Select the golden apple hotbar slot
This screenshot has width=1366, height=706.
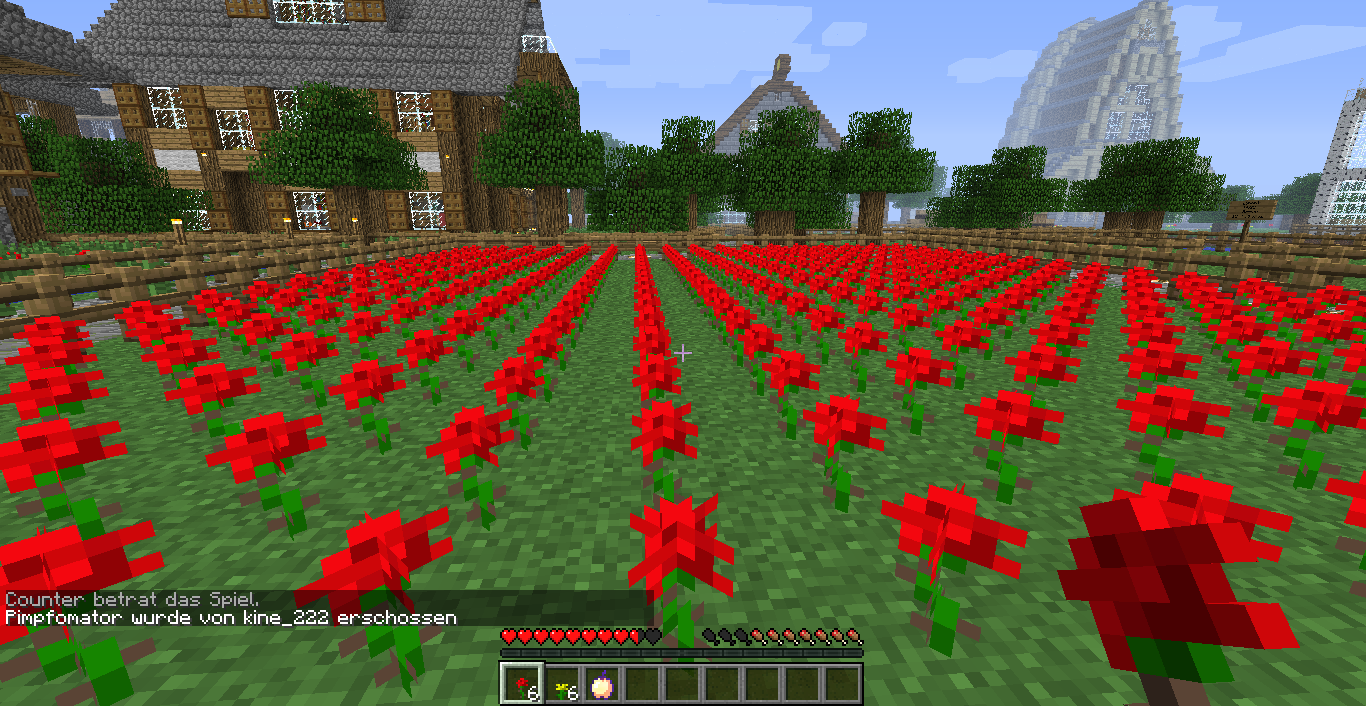click(602, 685)
